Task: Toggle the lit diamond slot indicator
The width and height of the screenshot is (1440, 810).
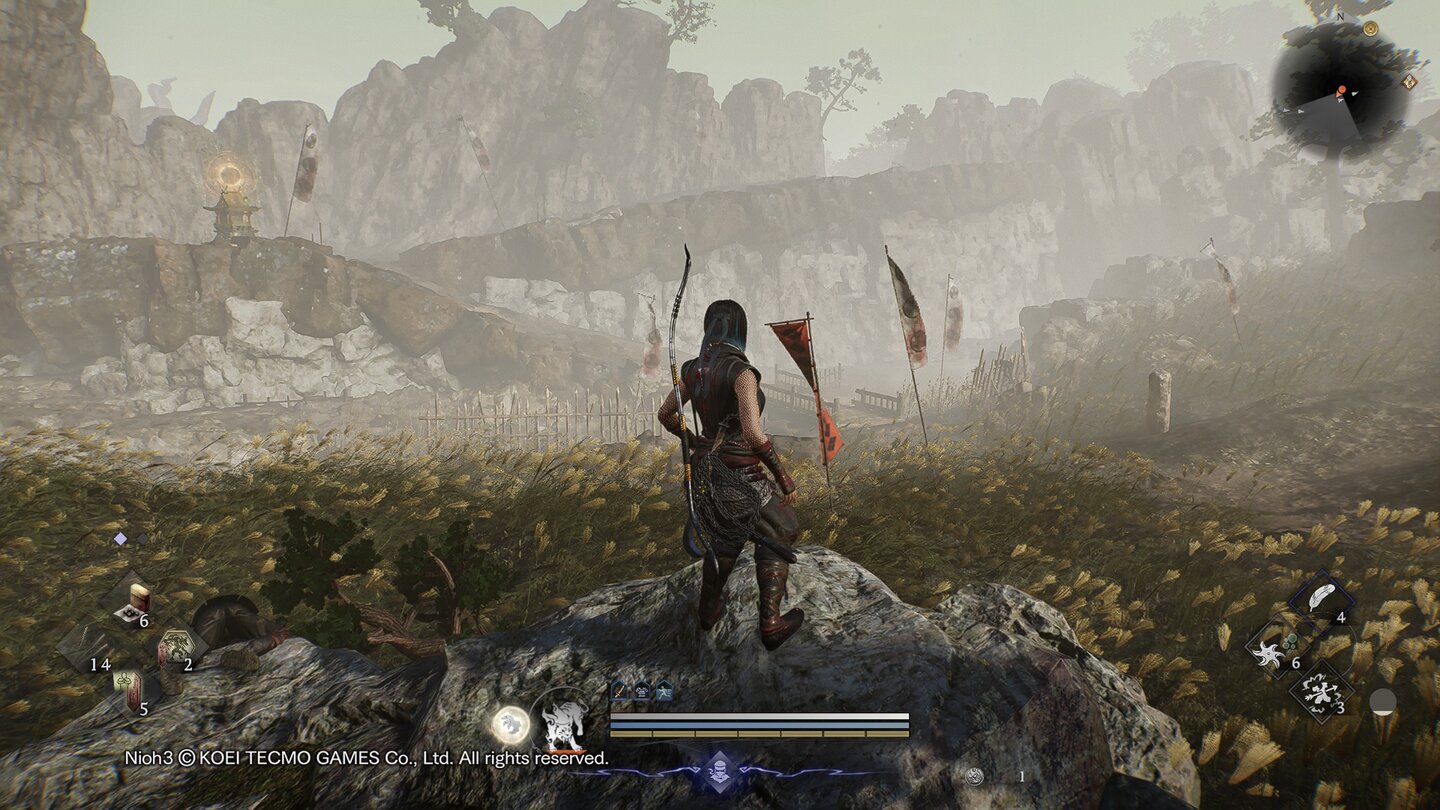Action: (x=120, y=538)
